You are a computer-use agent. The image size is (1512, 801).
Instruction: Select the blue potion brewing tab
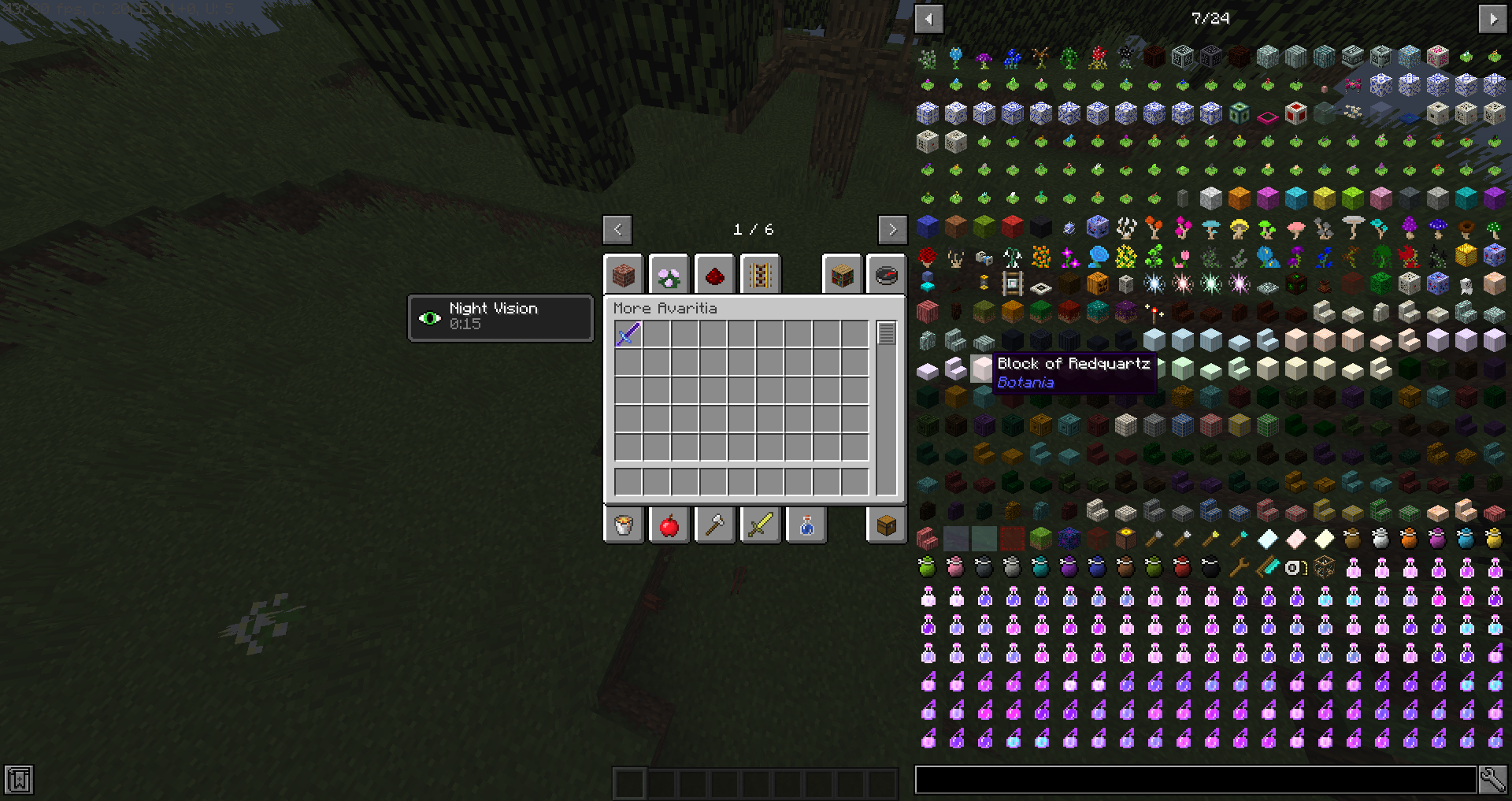[806, 525]
